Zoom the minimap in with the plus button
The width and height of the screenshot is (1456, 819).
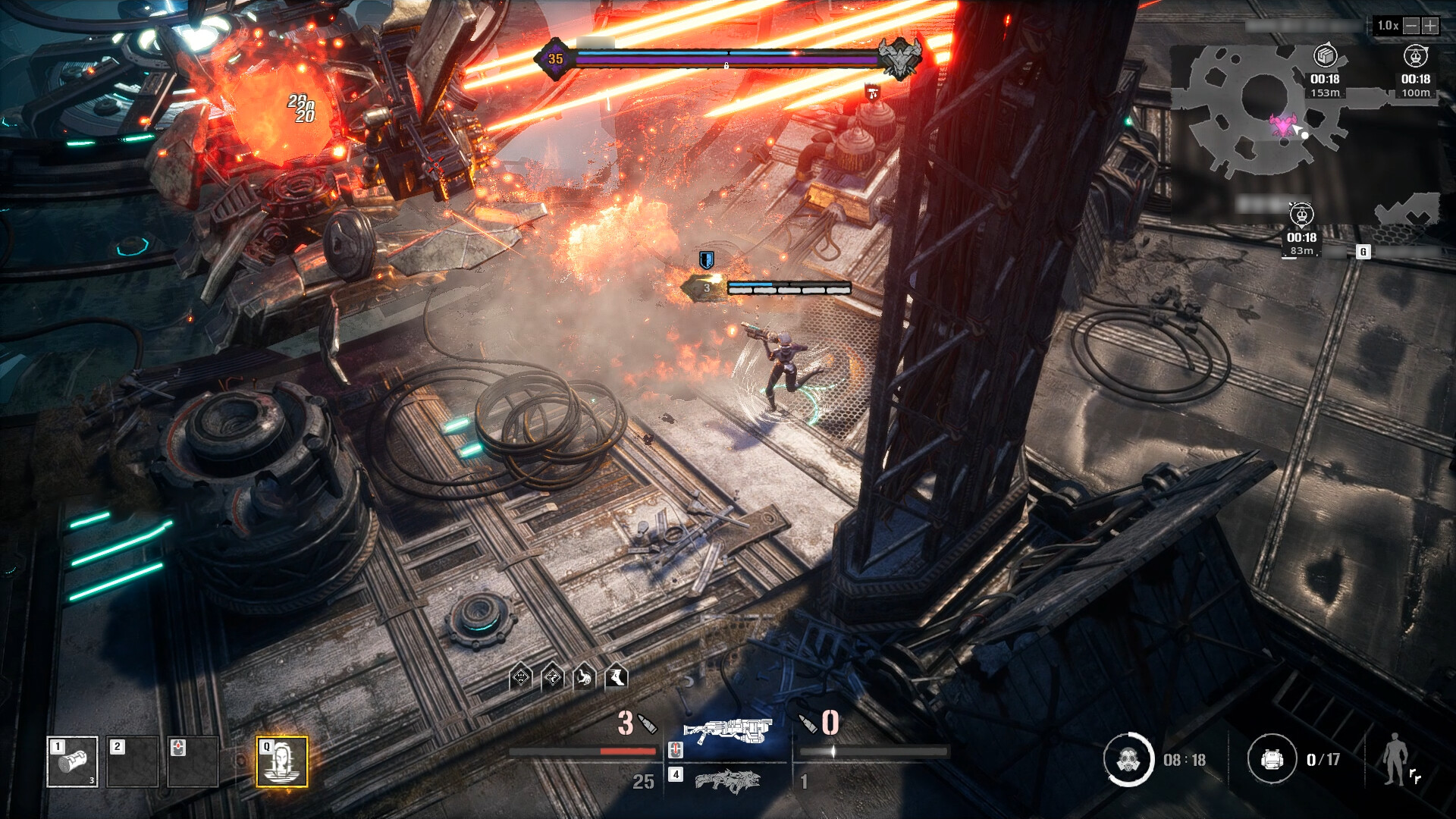[1429, 25]
